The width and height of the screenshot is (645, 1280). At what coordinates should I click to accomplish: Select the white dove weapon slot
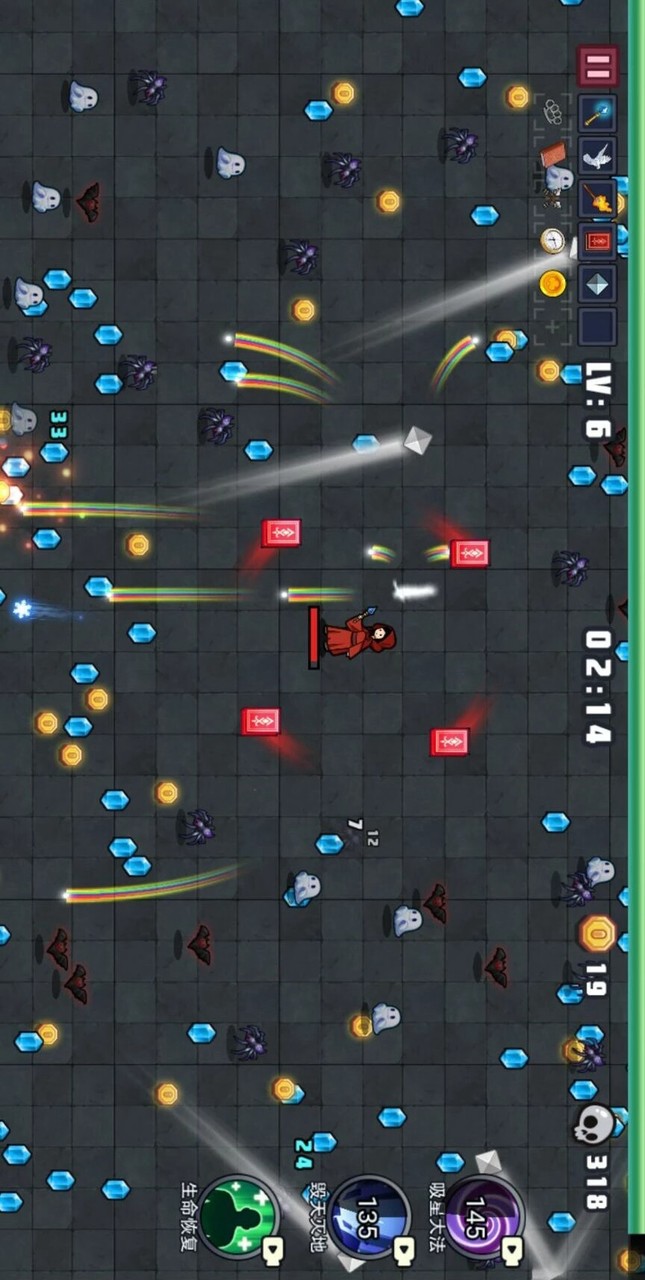point(597,156)
